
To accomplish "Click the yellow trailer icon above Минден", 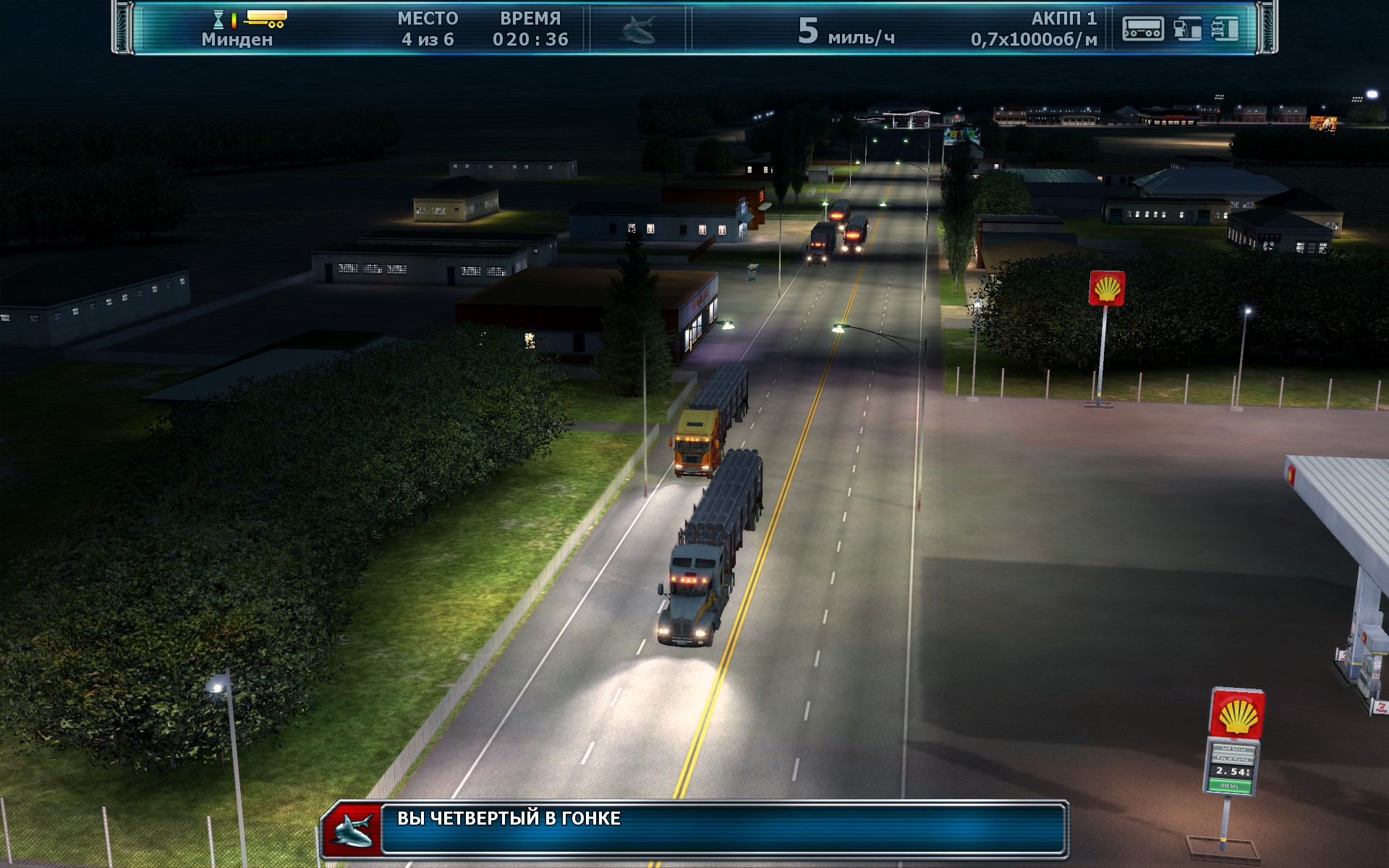I will point(266,18).
